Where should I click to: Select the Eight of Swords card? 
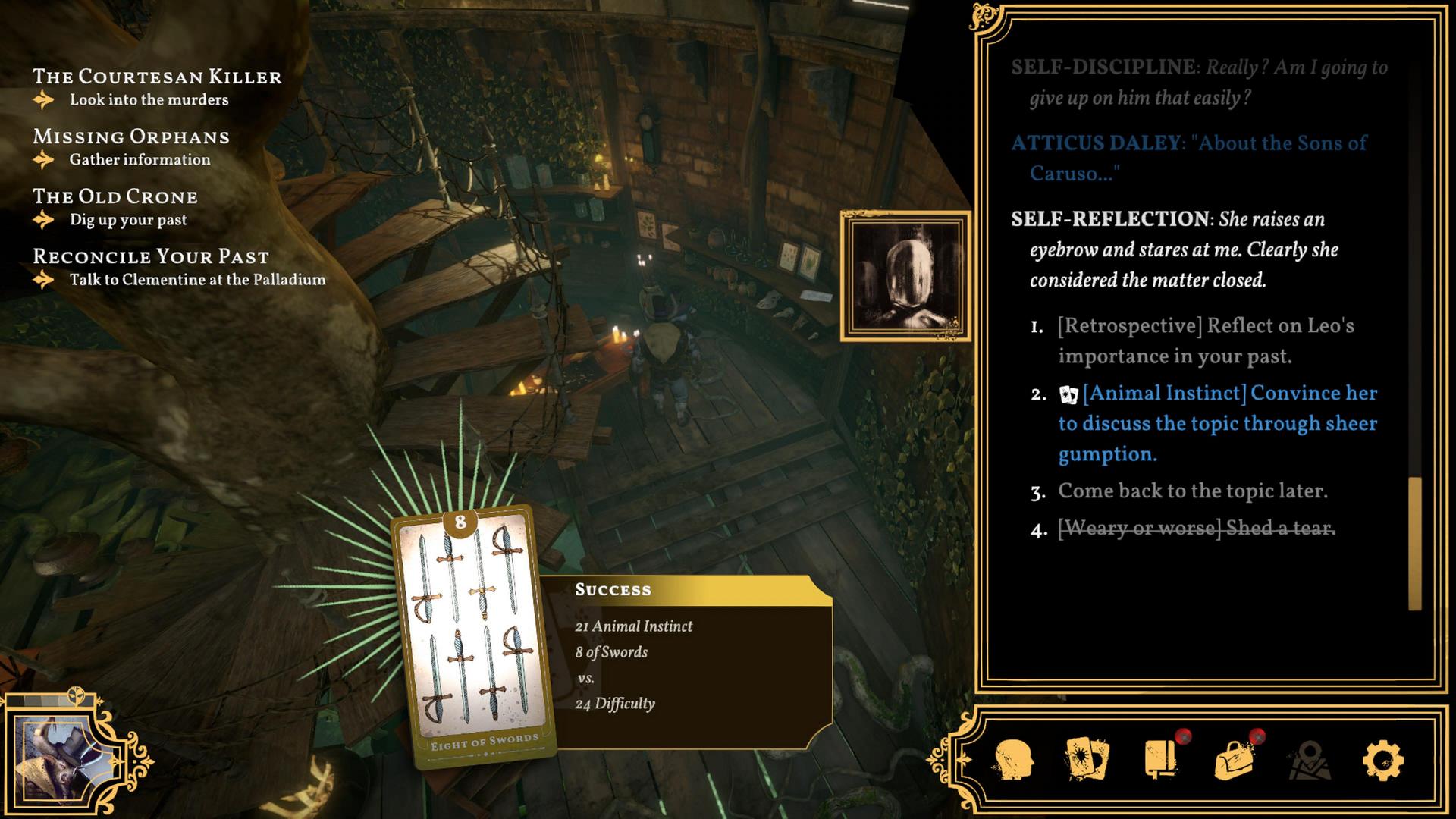click(x=472, y=637)
